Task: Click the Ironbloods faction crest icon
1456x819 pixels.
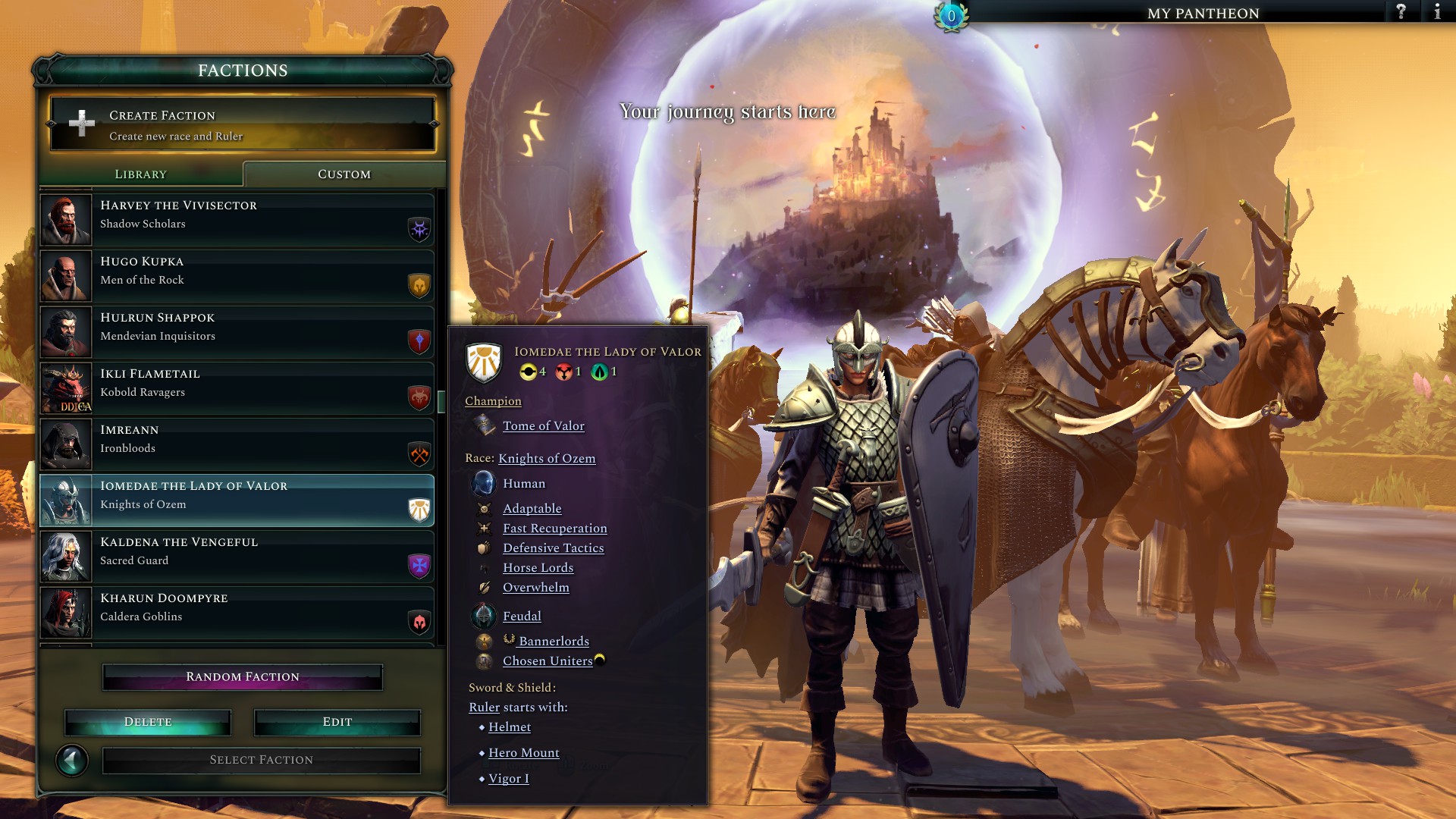Action: click(418, 454)
